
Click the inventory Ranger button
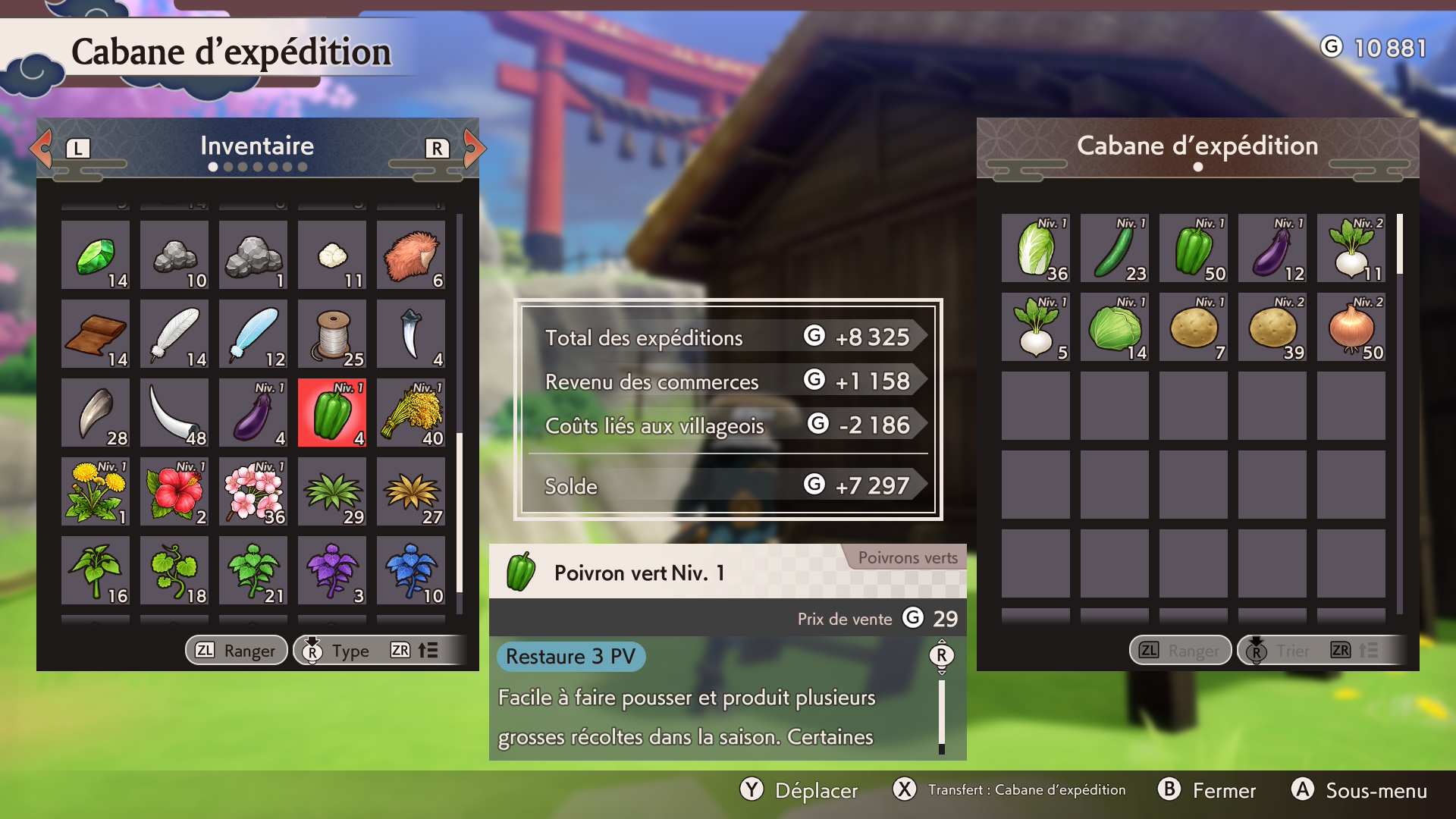tap(237, 651)
